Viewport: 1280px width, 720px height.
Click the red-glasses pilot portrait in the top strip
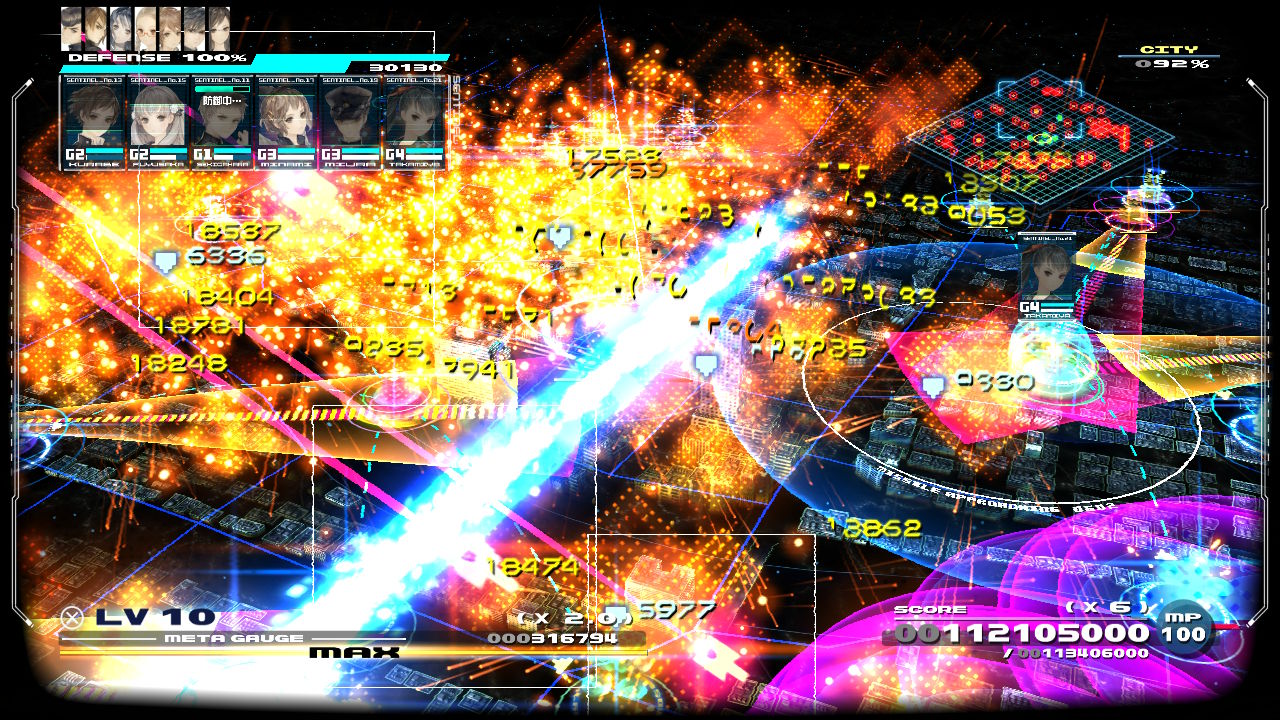(x=147, y=29)
